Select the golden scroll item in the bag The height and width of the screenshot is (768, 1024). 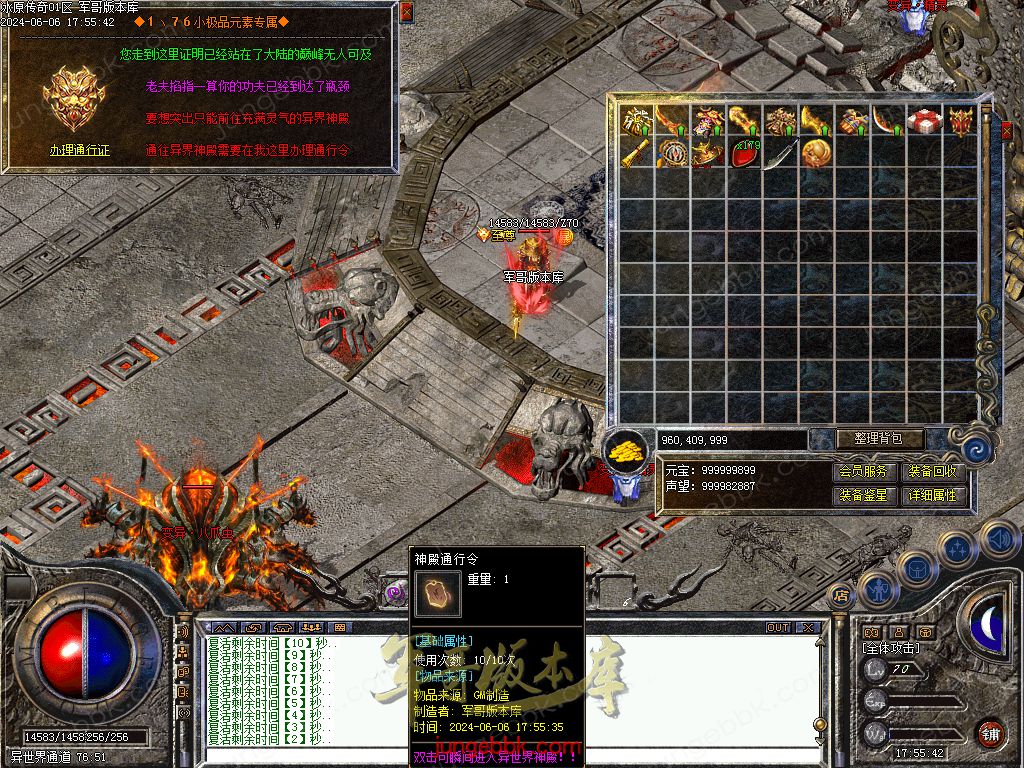click(636, 155)
